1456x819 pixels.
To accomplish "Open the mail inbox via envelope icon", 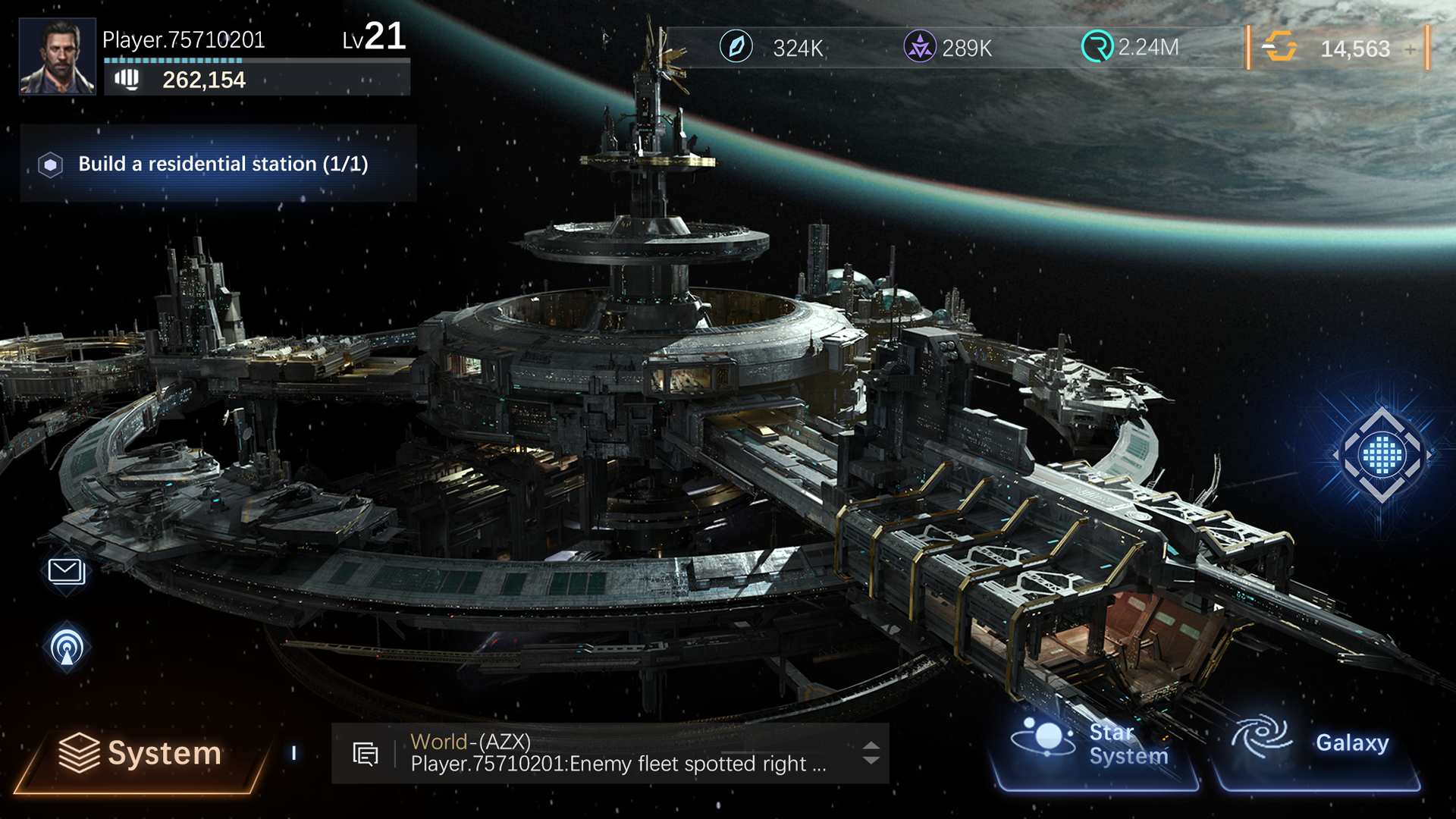I will pyautogui.click(x=64, y=573).
